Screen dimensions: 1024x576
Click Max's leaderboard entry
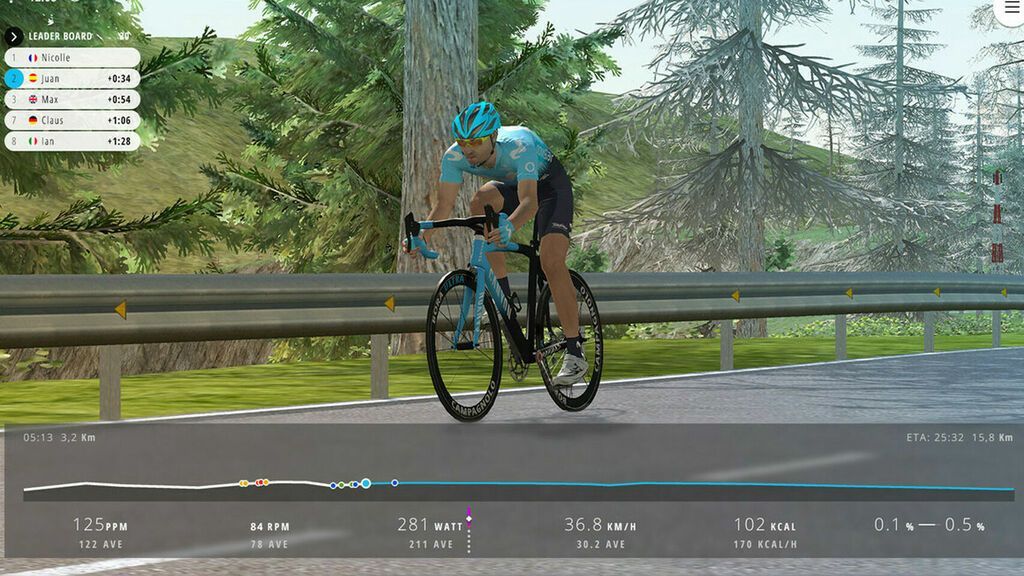72,99
